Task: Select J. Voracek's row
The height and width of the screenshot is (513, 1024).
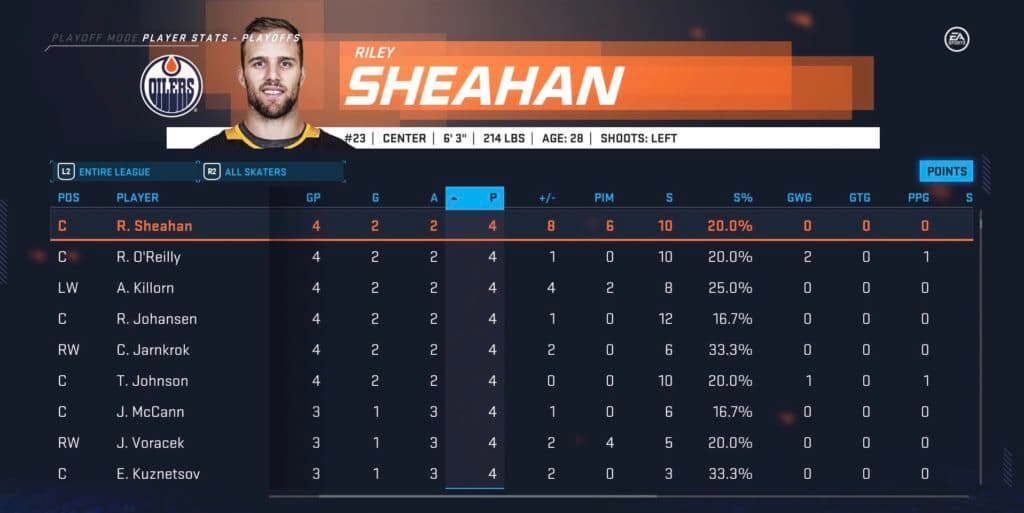Action: pyautogui.click(x=150, y=443)
